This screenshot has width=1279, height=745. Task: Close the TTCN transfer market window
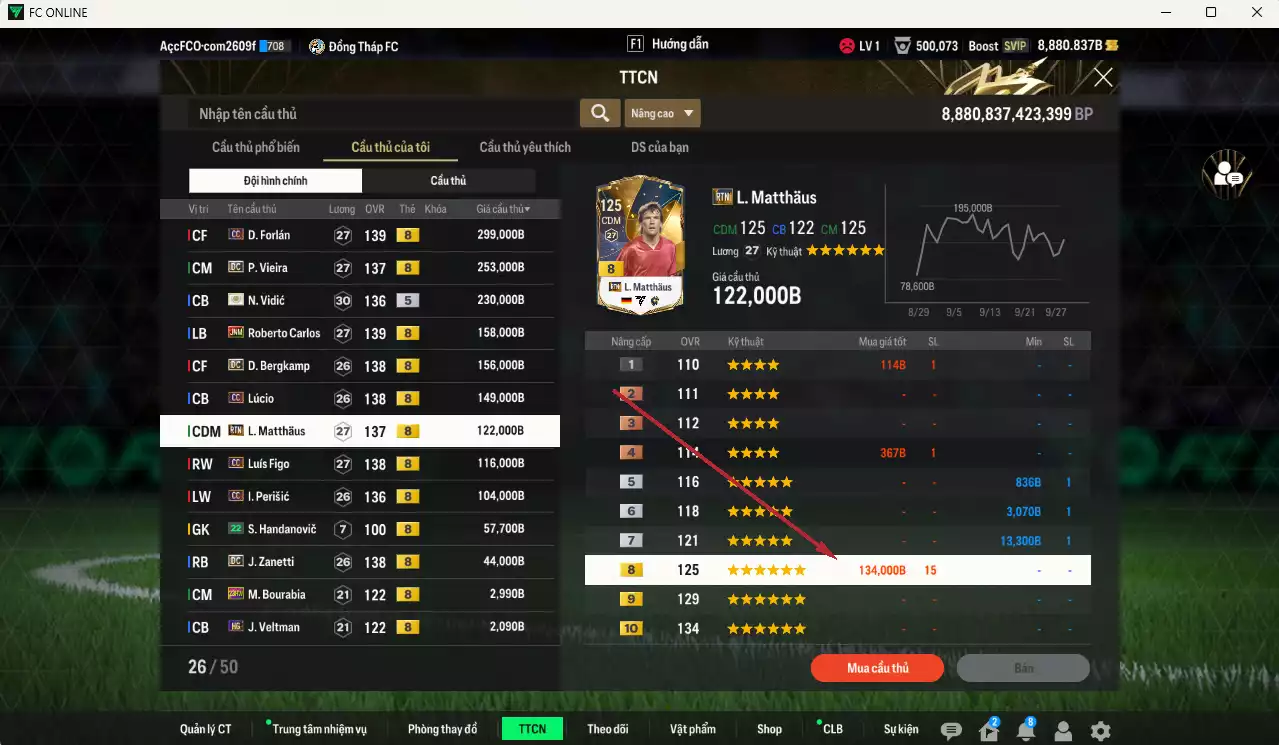(1103, 78)
